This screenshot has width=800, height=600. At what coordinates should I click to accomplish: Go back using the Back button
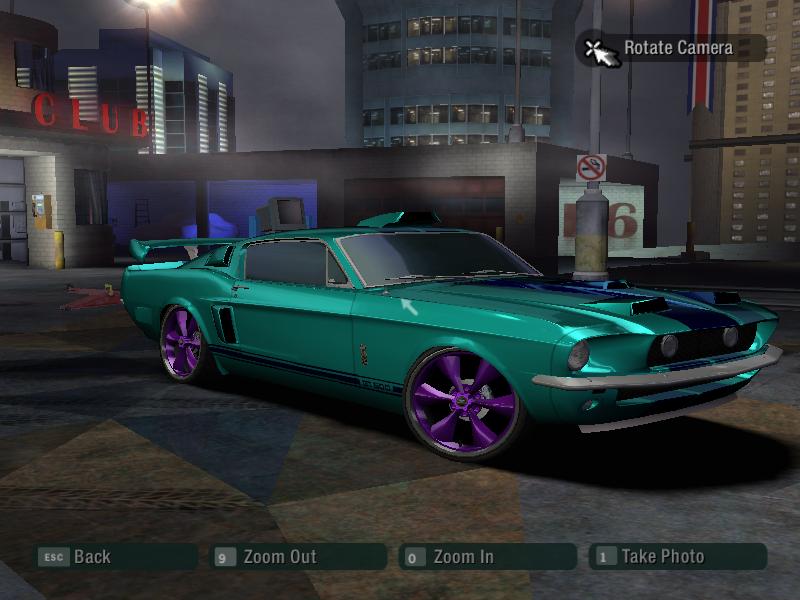pos(91,557)
